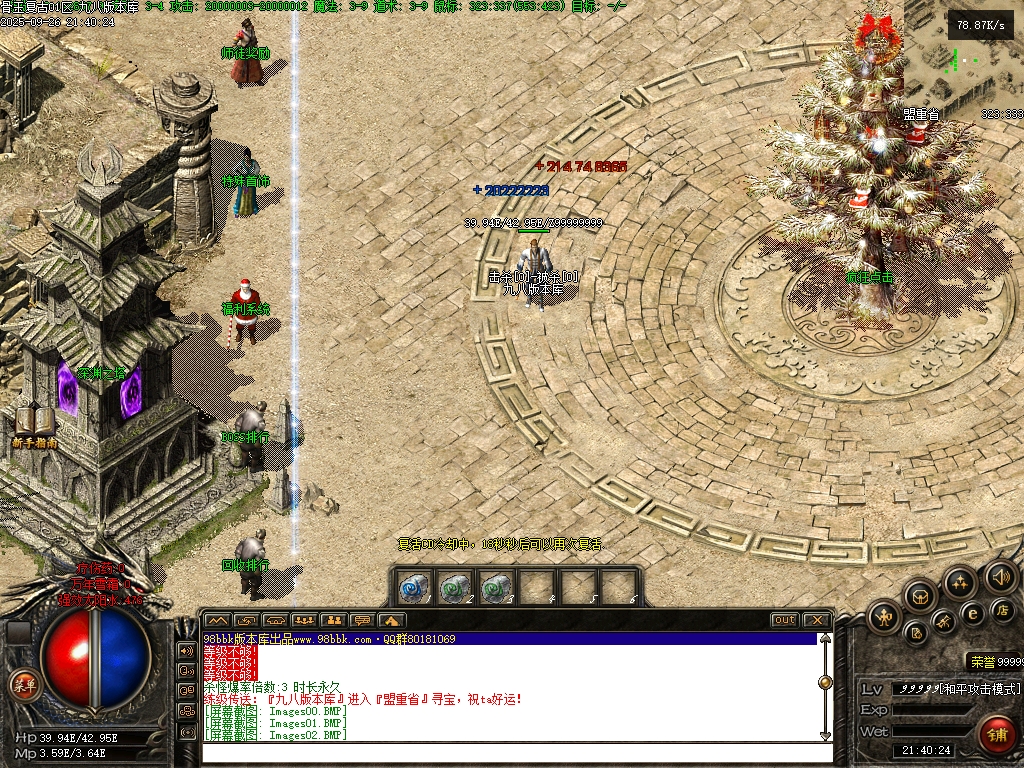Open the round 店 store icon
The height and width of the screenshot is (768, 1024).
point(1004,609)
